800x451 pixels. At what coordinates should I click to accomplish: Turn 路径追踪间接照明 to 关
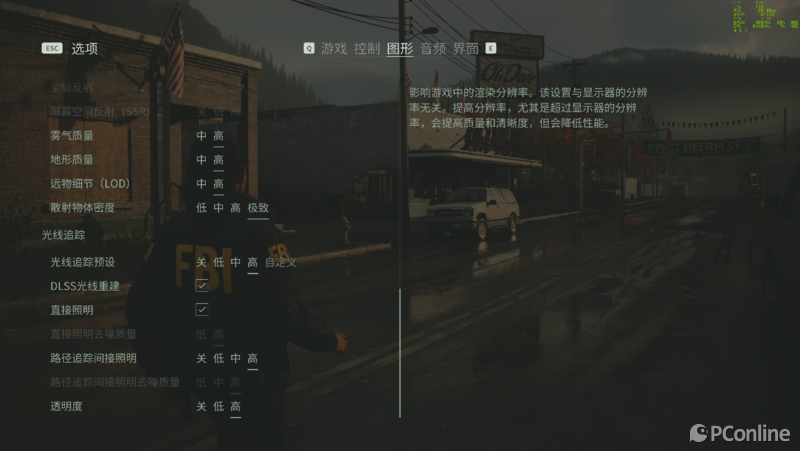pyautogui.click(x=201, y=358)
